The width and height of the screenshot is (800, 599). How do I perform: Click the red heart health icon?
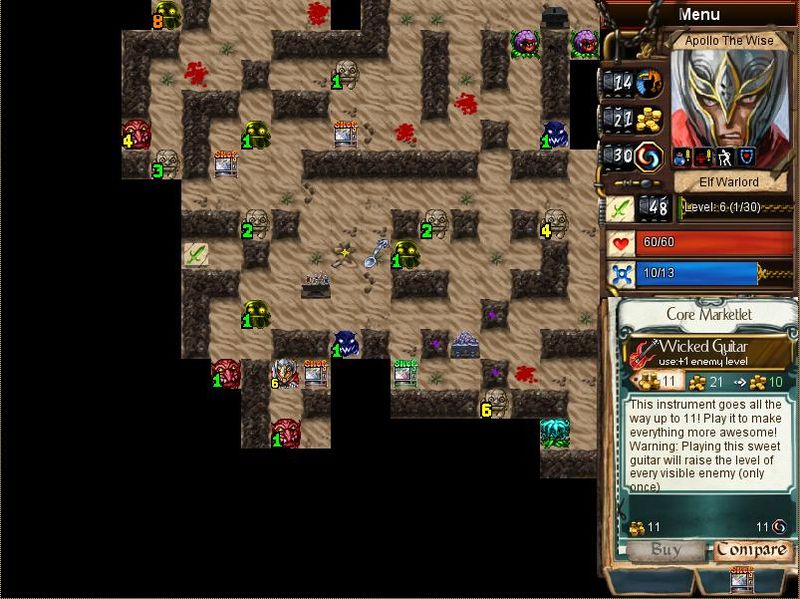tap(621, 243)
